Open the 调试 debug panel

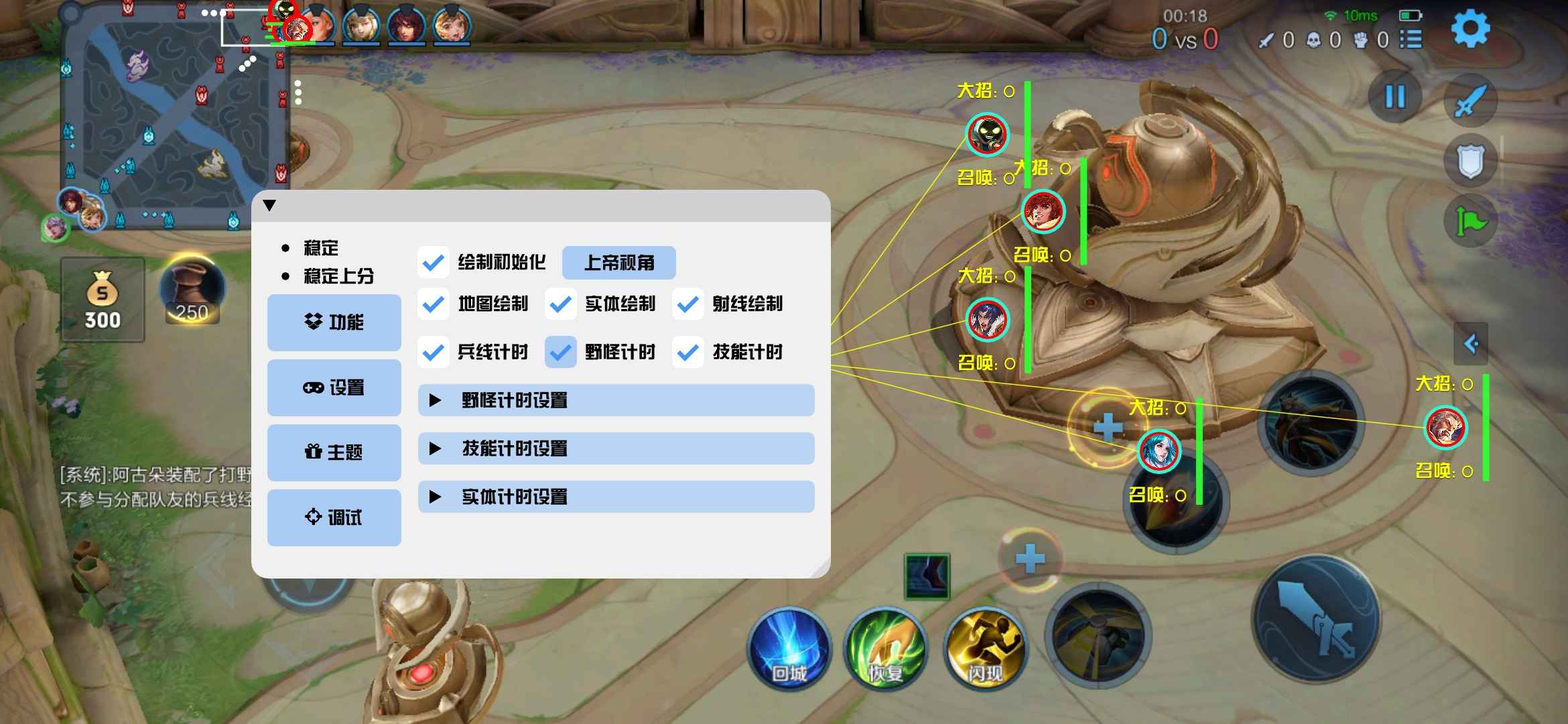[334, 517]
